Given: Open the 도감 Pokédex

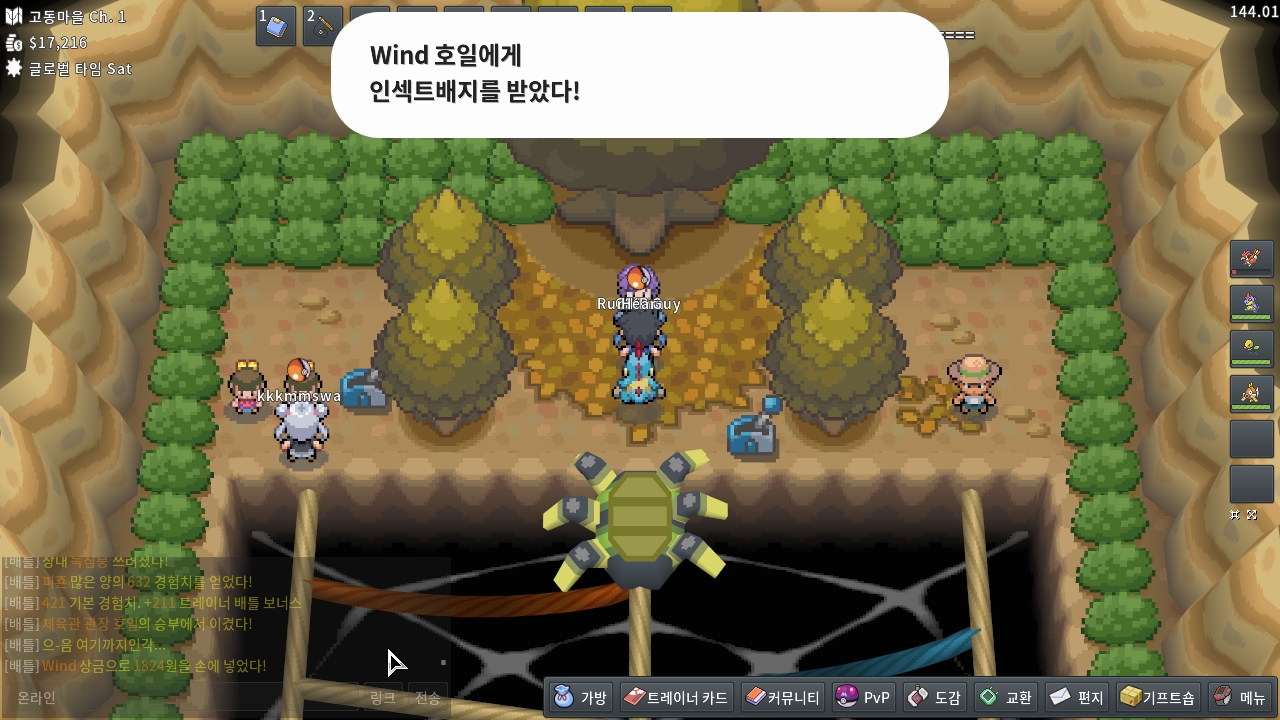Looking at the screenshot, I should point(935,697).
